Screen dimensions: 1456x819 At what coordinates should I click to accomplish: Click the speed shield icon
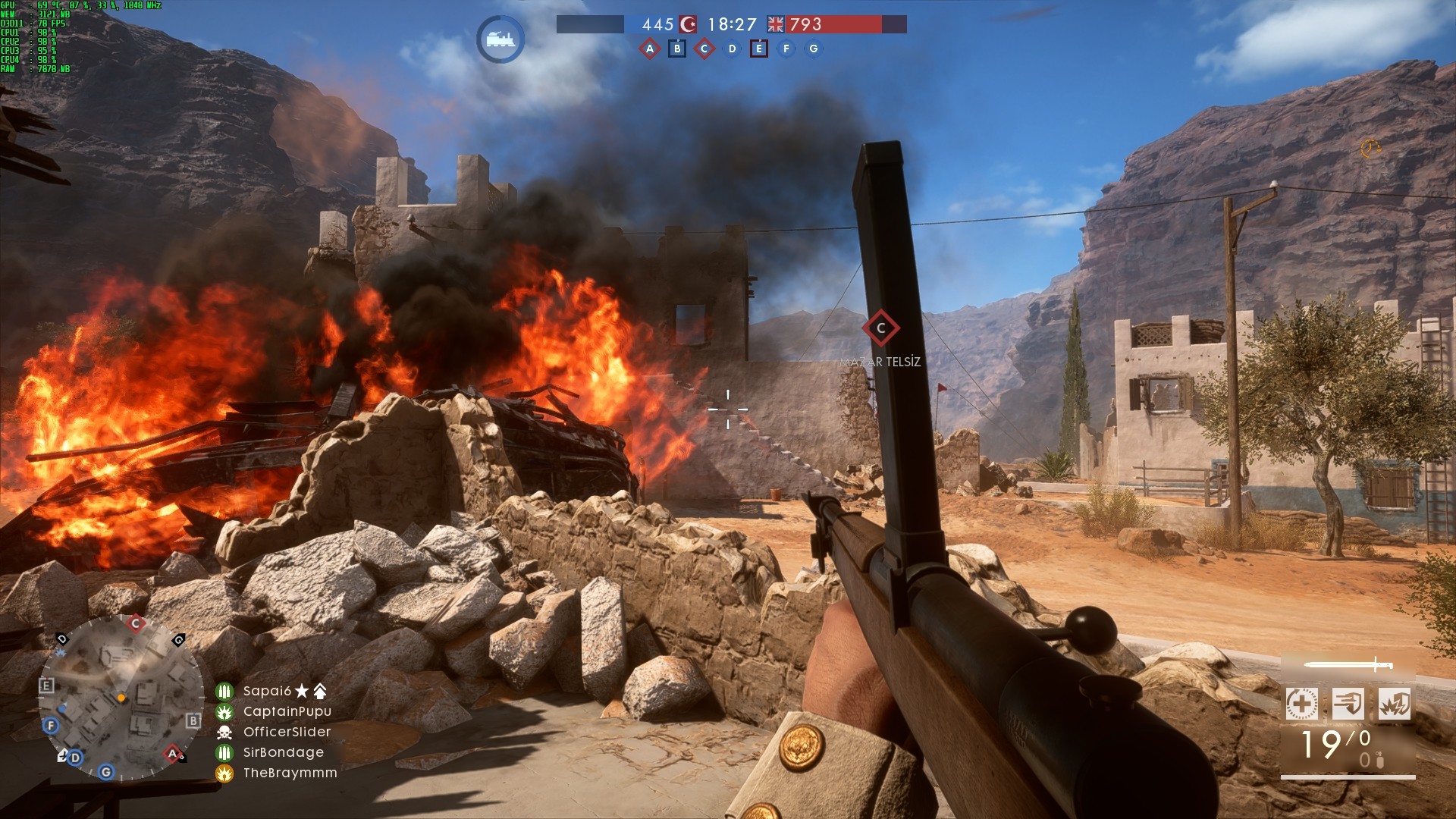[x=1348, y=704]
